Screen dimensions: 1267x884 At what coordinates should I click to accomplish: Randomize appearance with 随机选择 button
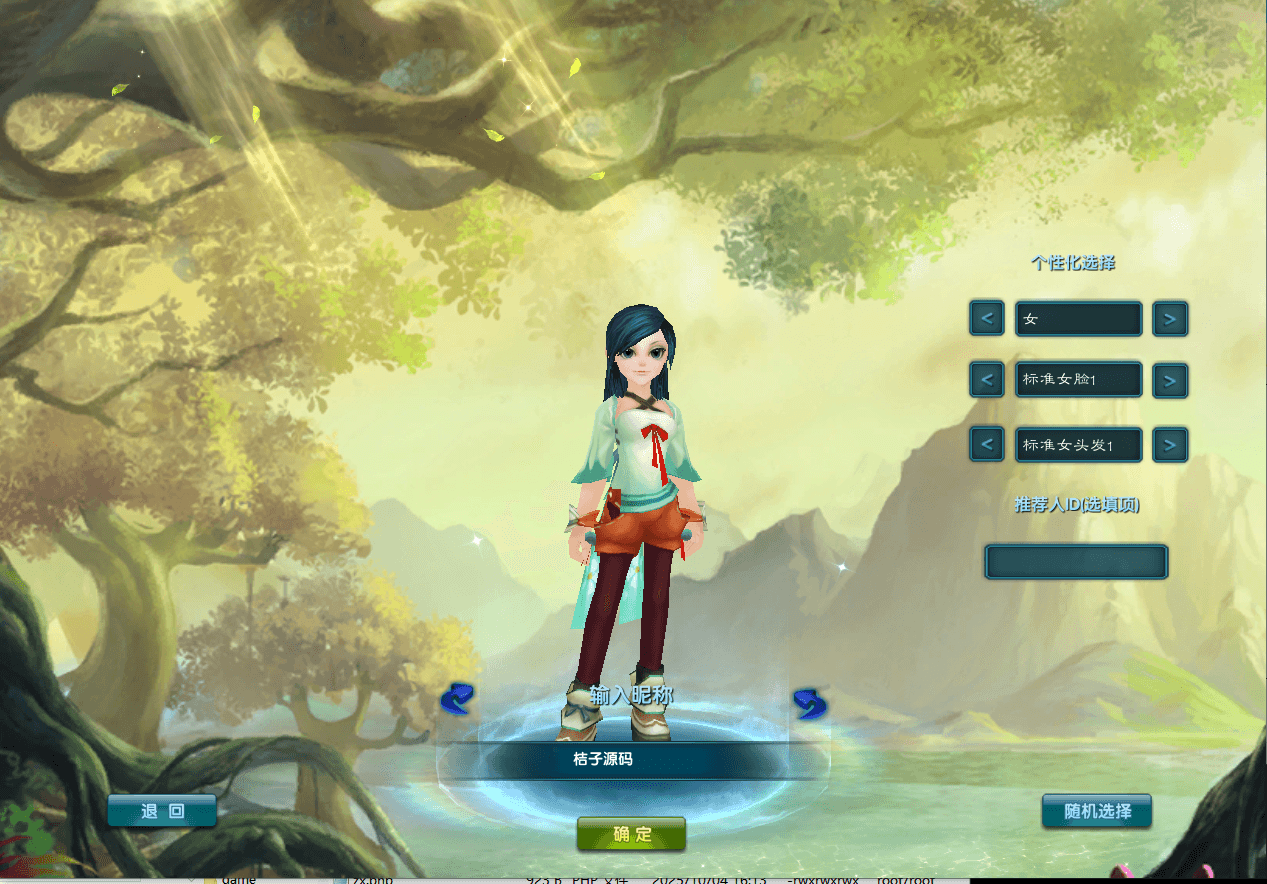pyautogui.click(x=1097, y=811)
